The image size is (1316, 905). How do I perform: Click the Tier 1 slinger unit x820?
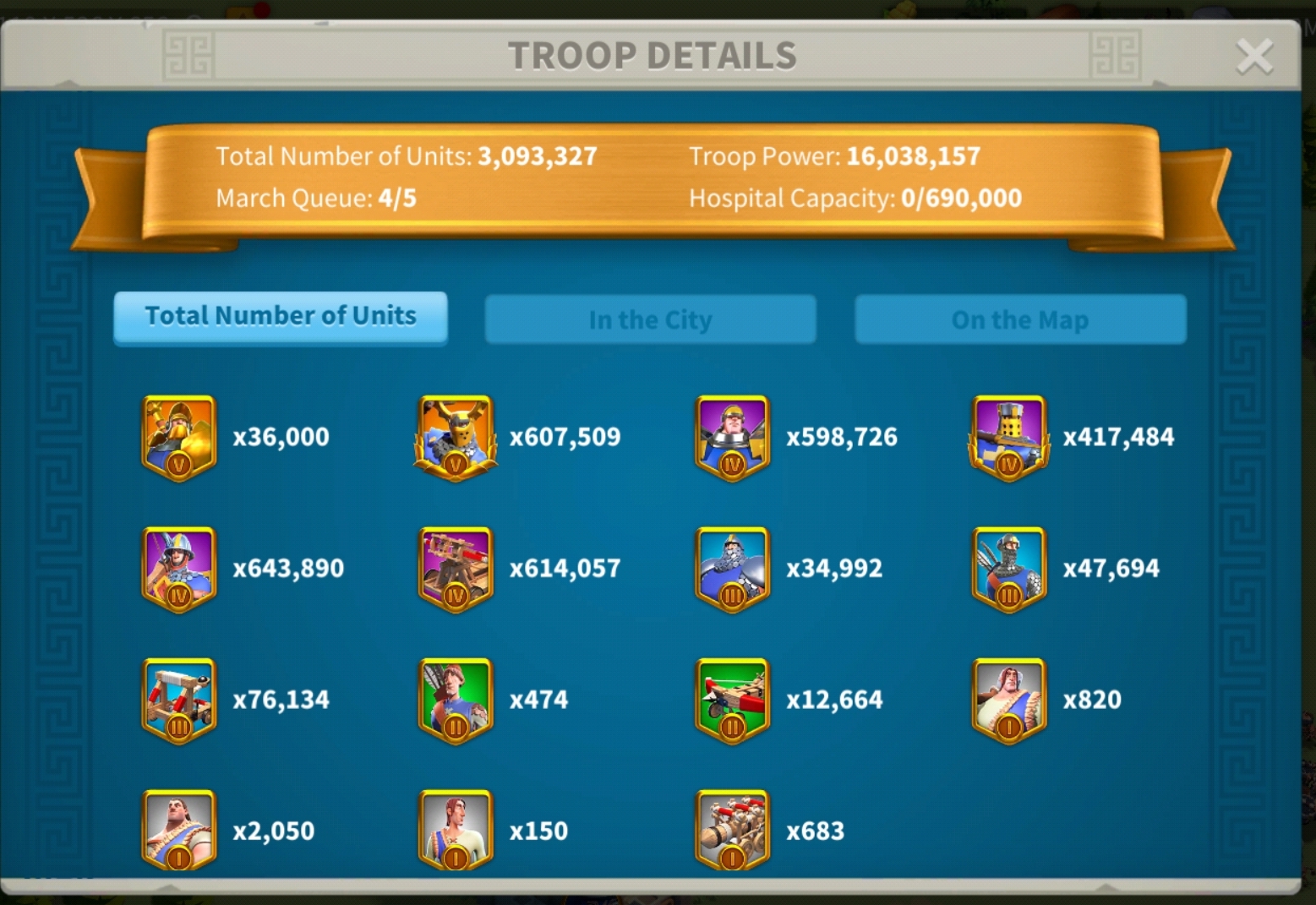1008,699
